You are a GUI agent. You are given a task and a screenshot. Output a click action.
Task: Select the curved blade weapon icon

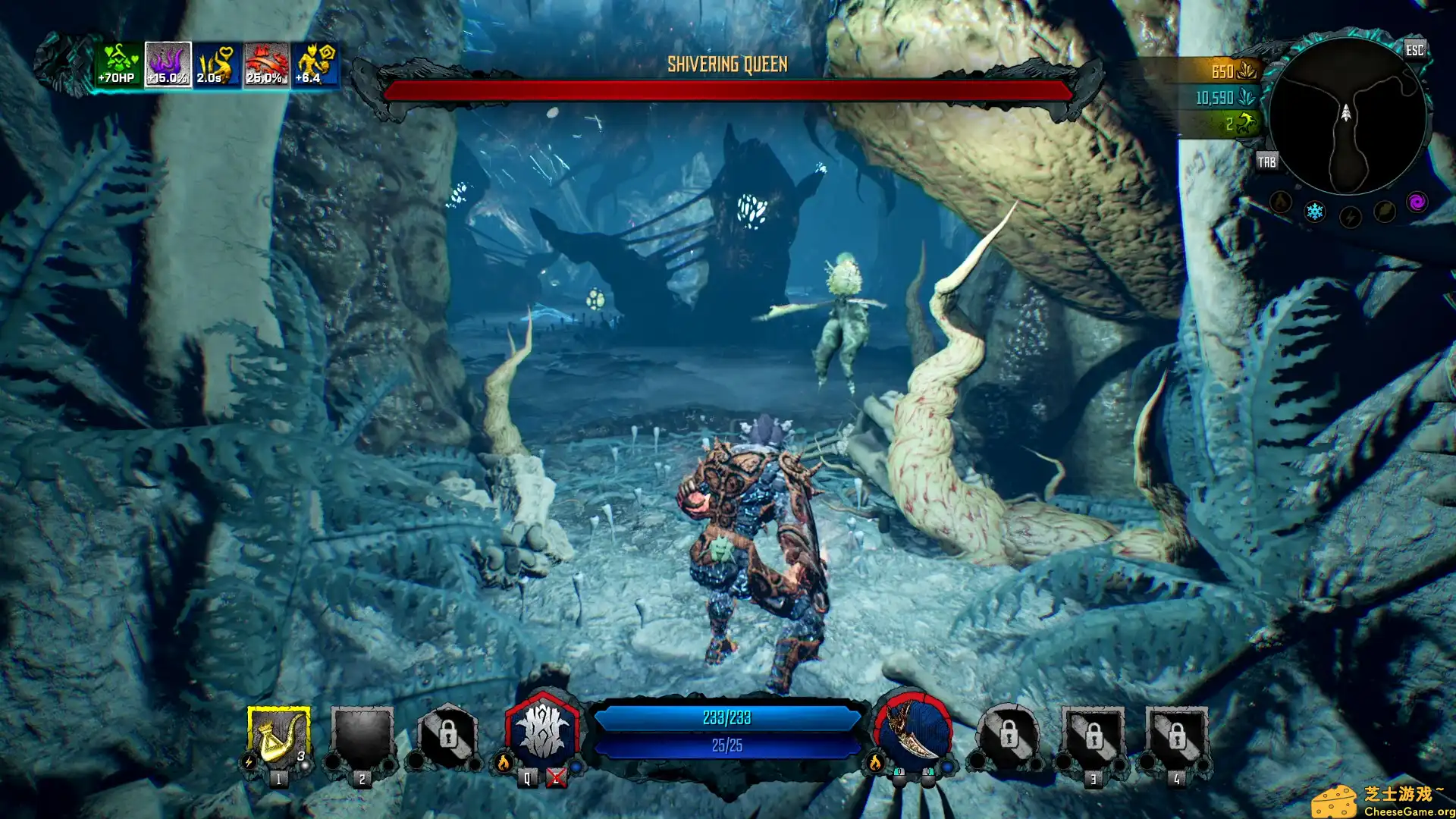[x=913, y=733]
